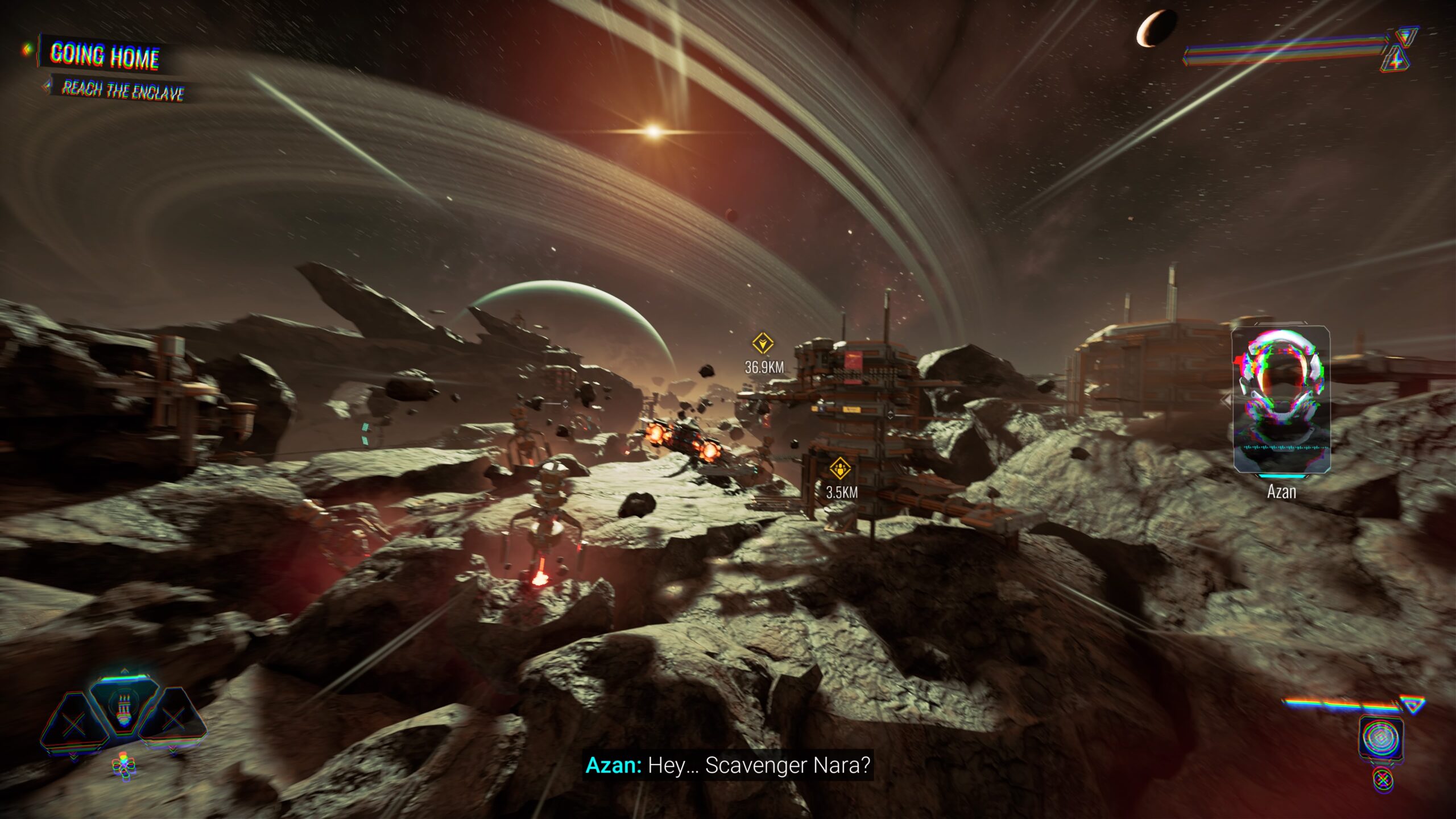Select the 3.5KM waypoint marker
The image size is (1456, 819).
pos(839,469)
